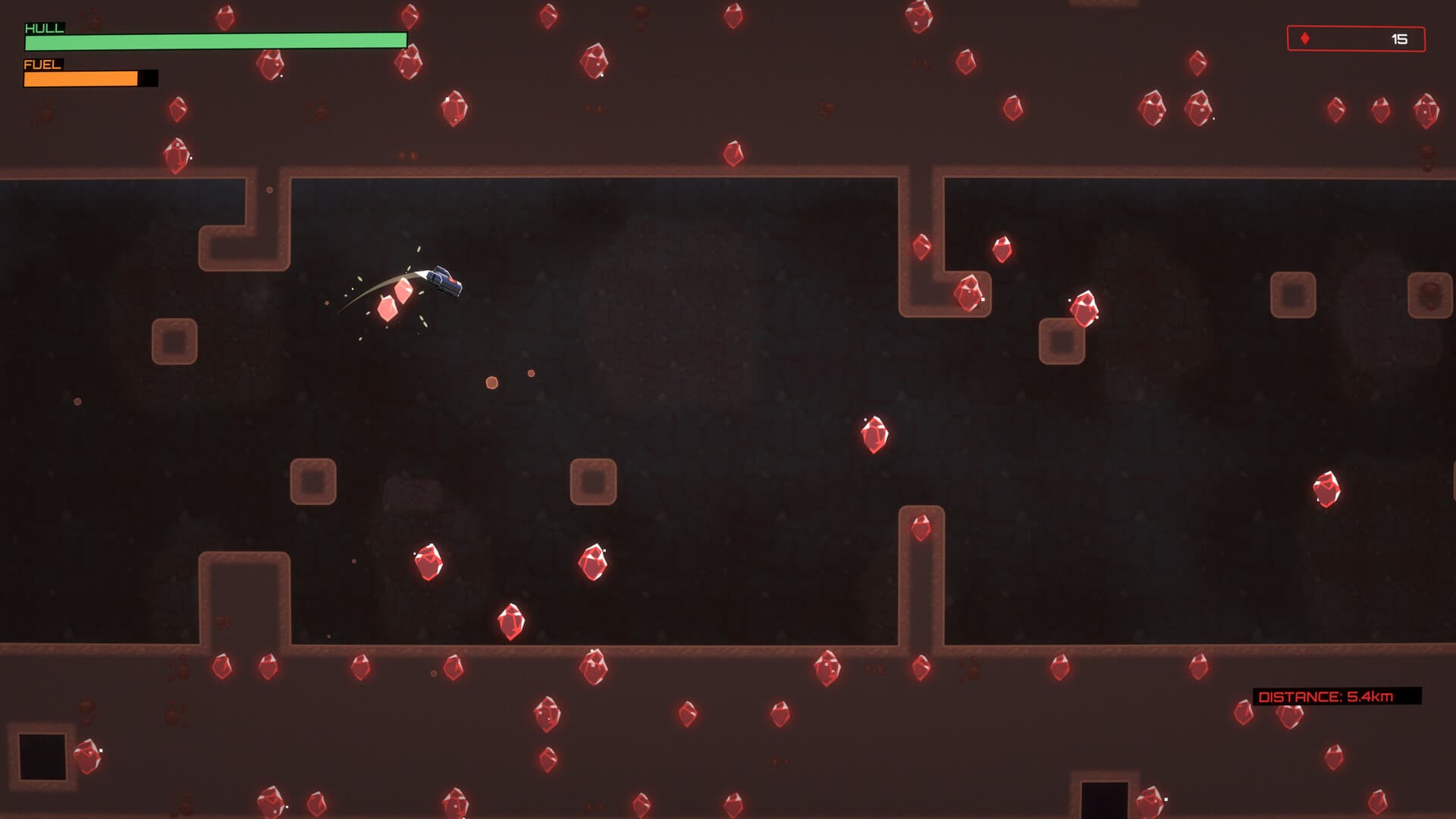
Task: Click the floating orange particle near screen center
Action: pos(491,383)
